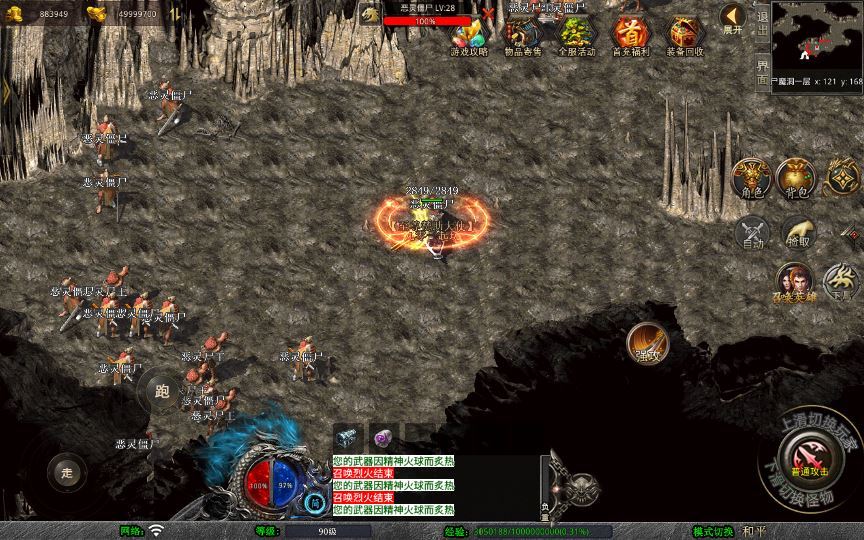This screenshot has width=864, height=540.
Task: Select the 走 walk movement button
Action: 67,471
